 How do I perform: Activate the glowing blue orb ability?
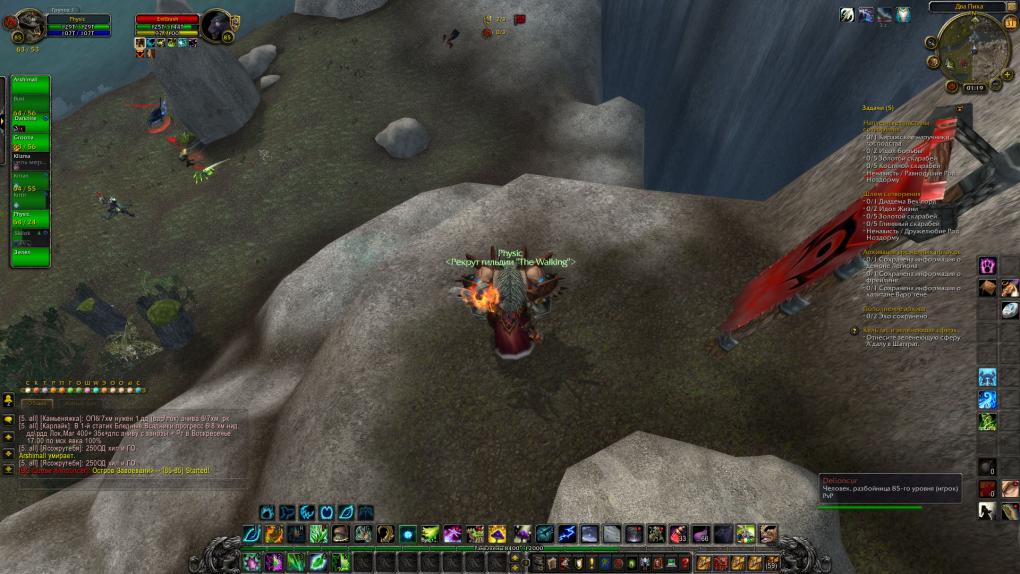(408, 534)
